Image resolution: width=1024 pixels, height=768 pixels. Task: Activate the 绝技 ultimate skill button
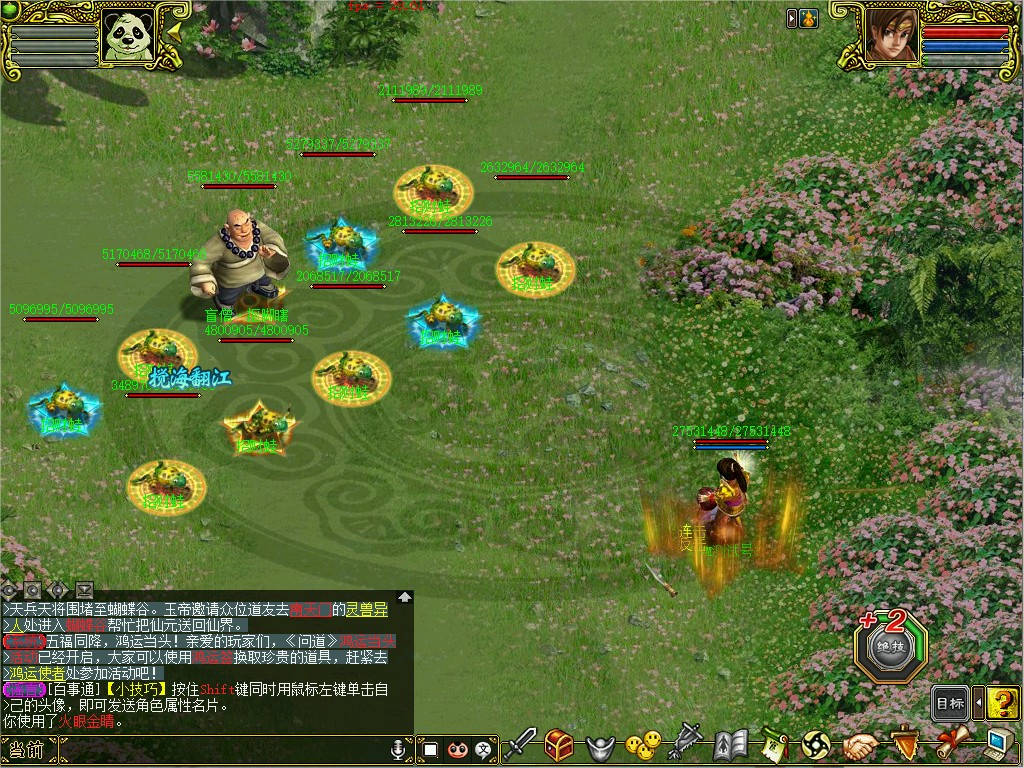pyautogui.click(x=890, y=647)
